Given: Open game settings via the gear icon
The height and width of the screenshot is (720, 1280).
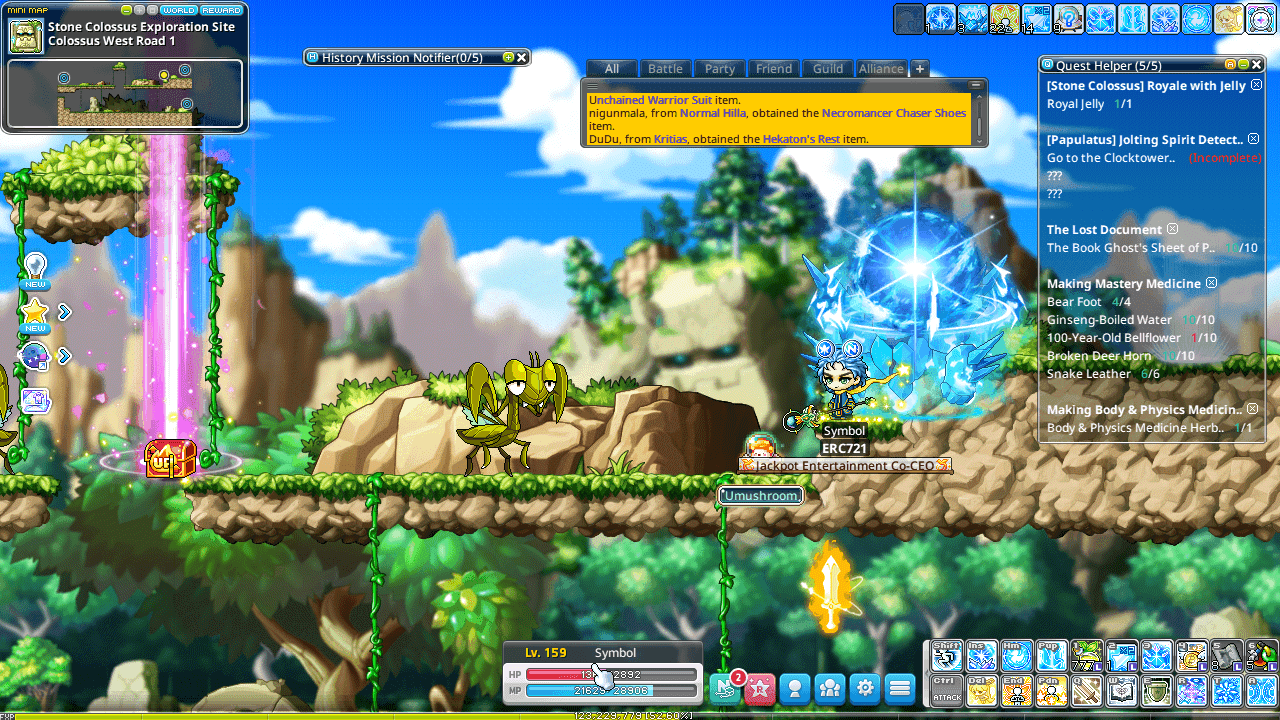Looking at the screenshot, I should point(866,688).
